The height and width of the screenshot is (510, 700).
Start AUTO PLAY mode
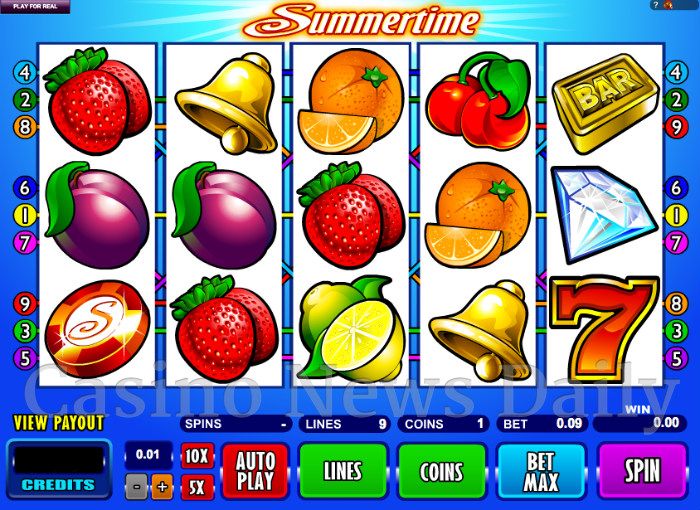254,471
